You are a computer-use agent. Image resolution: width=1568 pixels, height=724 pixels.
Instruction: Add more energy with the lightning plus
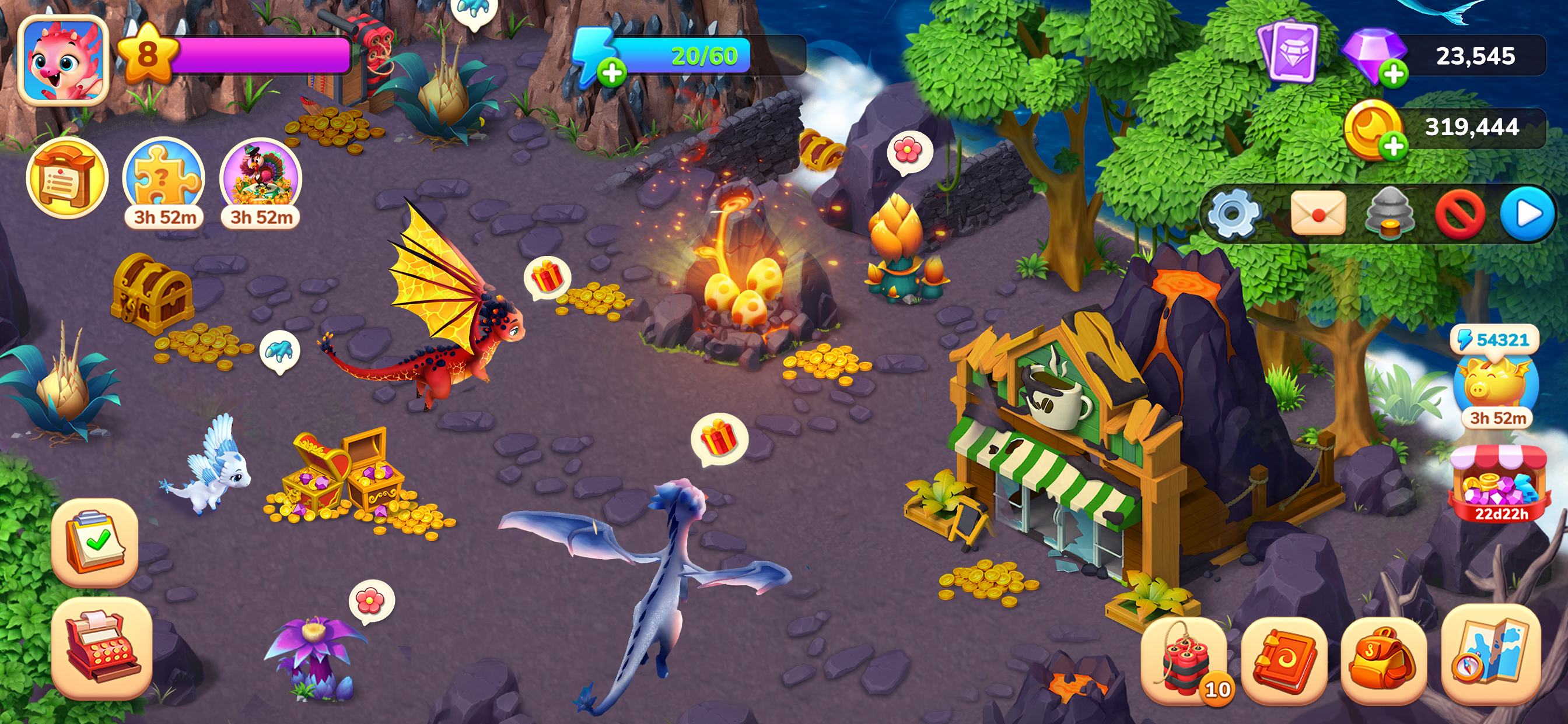click(x=611, y=73)
